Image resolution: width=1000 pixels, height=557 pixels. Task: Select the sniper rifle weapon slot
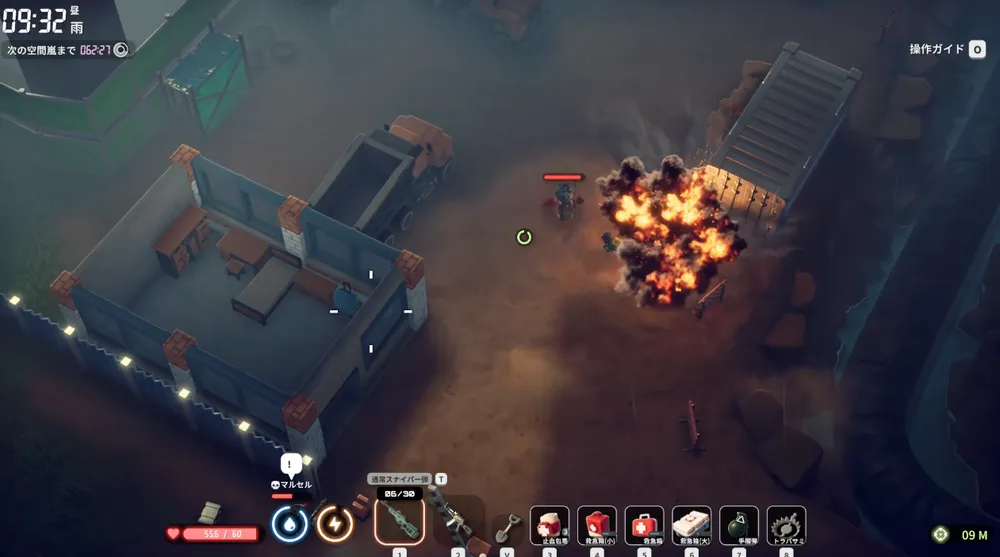pyautogui.click(x=399, y=521)
